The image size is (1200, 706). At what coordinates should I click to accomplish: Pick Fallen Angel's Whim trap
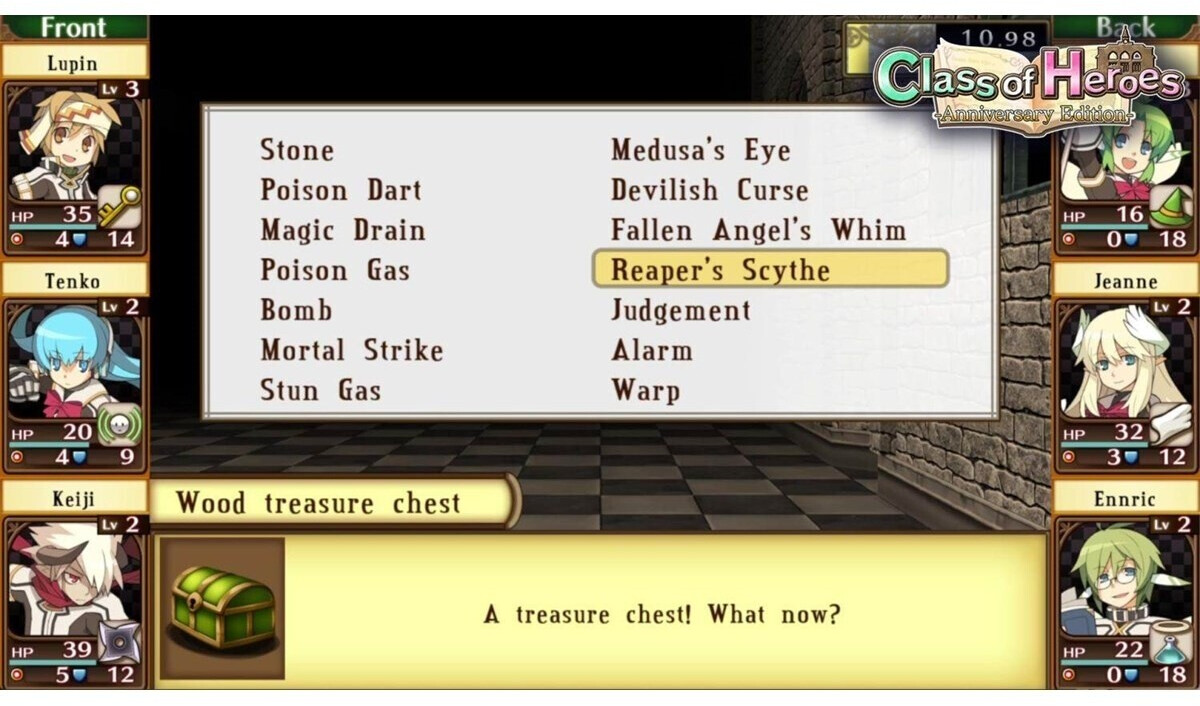(x=758, y=231)
